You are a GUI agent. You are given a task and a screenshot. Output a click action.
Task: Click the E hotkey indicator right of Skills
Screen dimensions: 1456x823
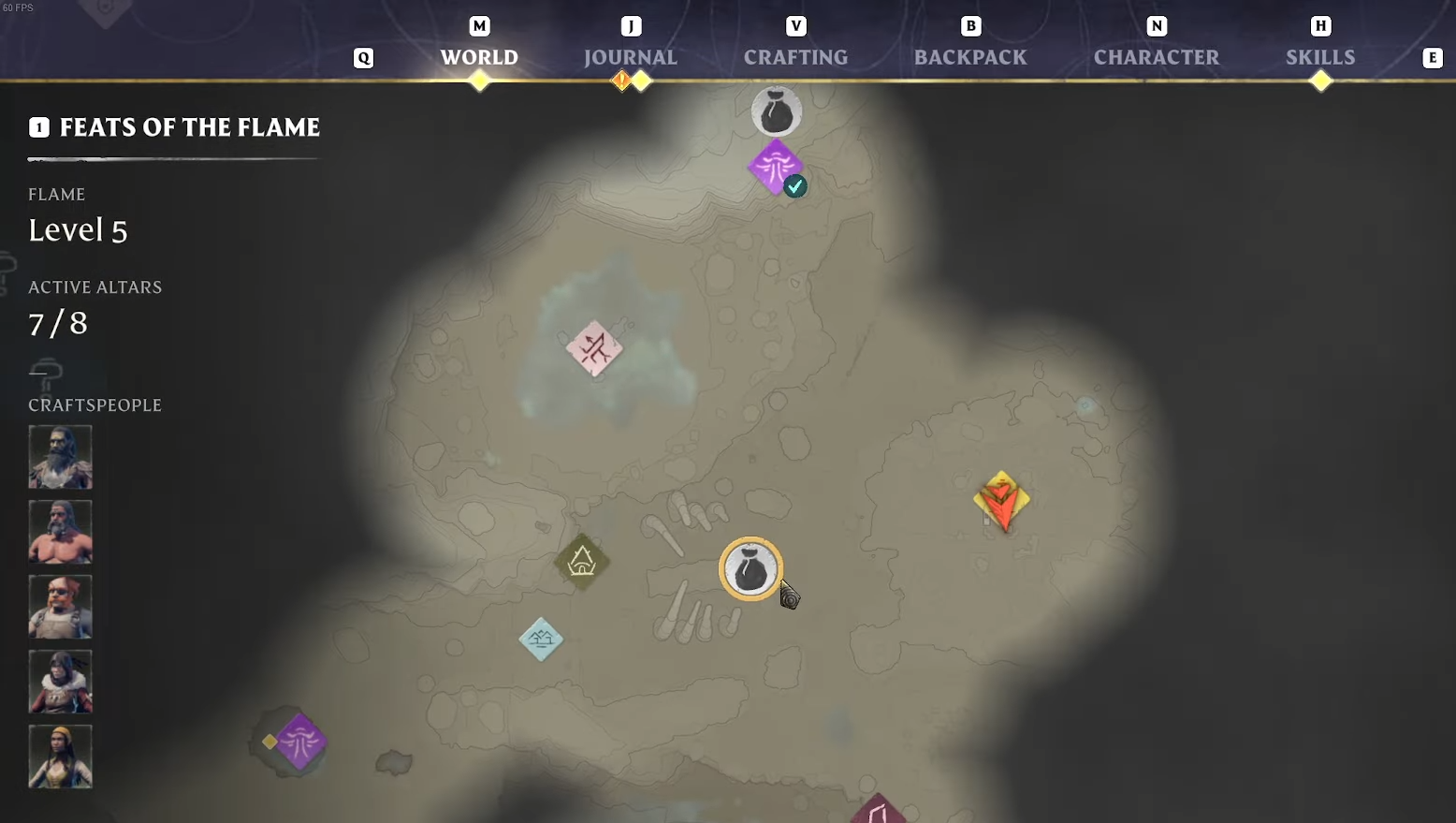tap(1433, 57)
